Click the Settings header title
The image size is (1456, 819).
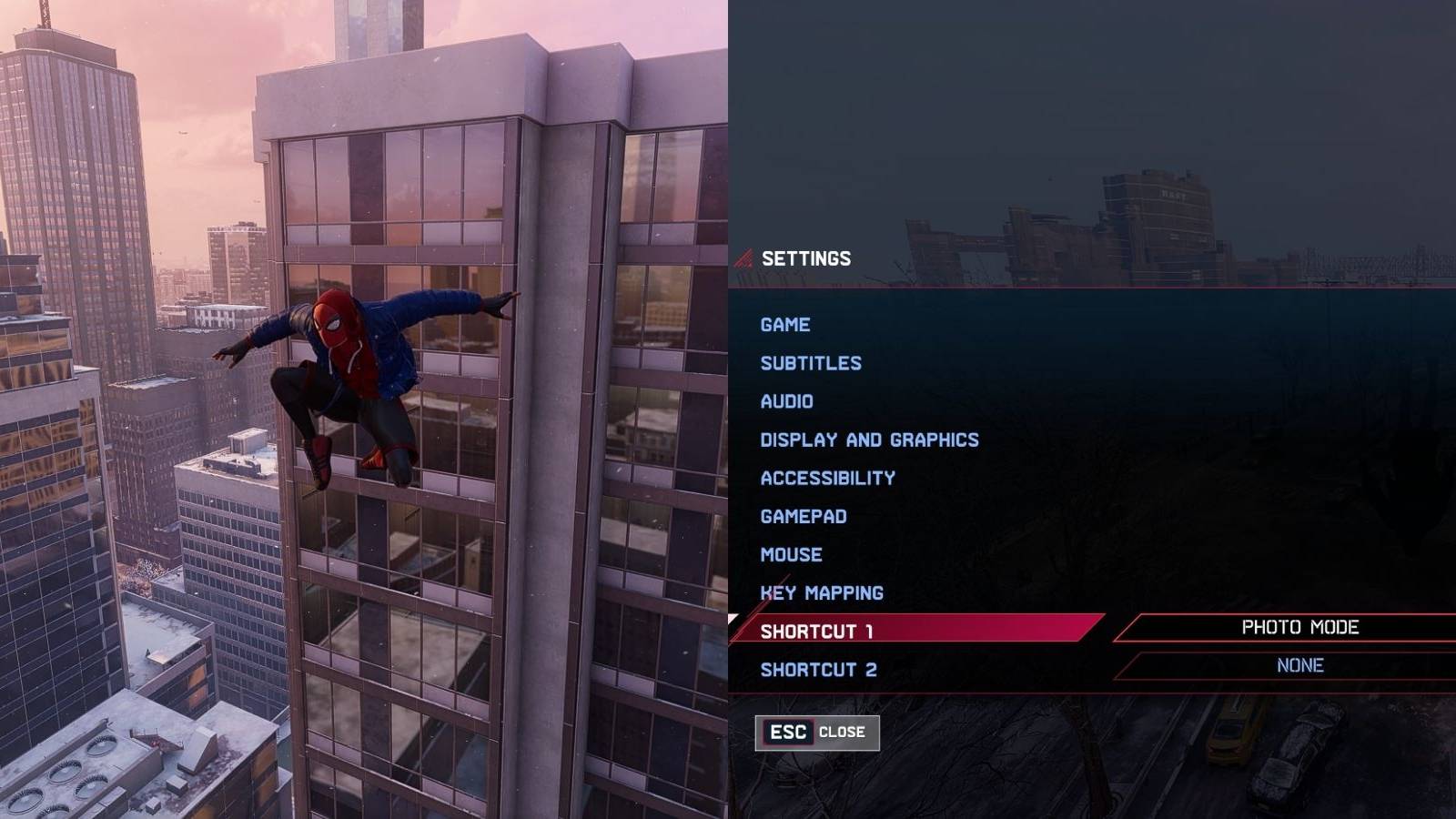click(807, 258)
